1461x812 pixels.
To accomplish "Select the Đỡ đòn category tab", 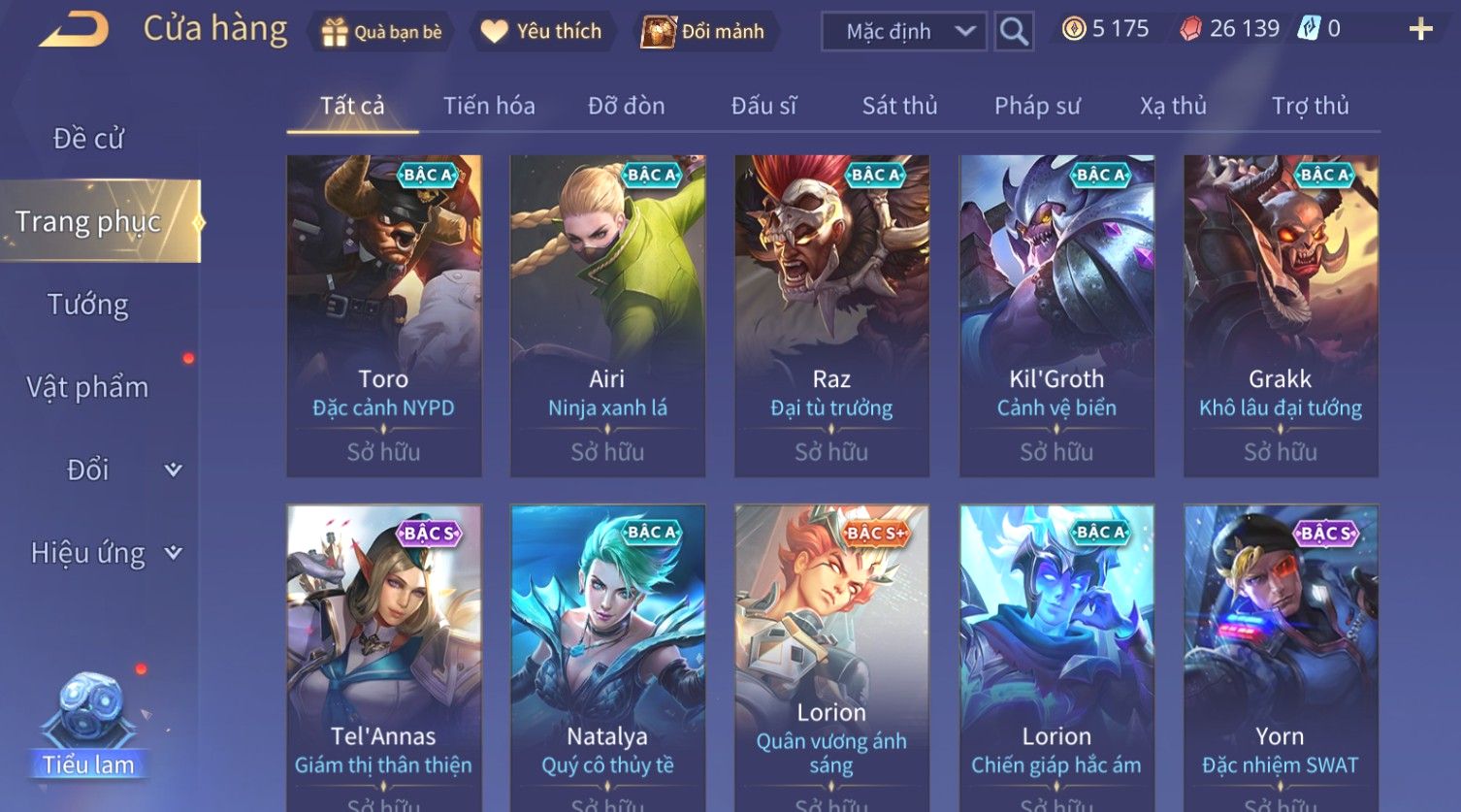I will 626,106.
